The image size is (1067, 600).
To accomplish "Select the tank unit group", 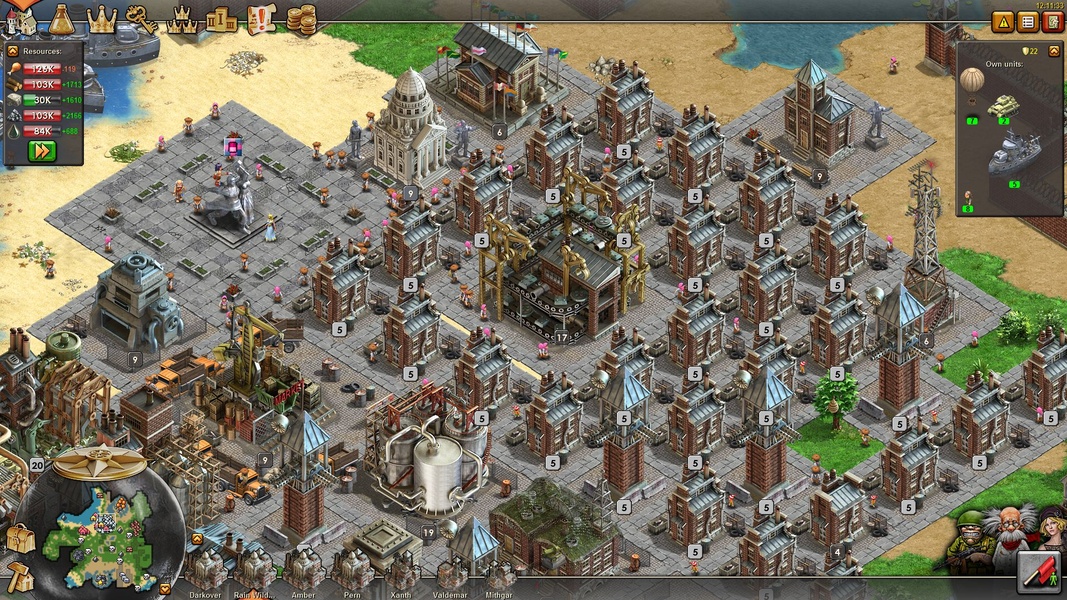I will click(1003, 106).
